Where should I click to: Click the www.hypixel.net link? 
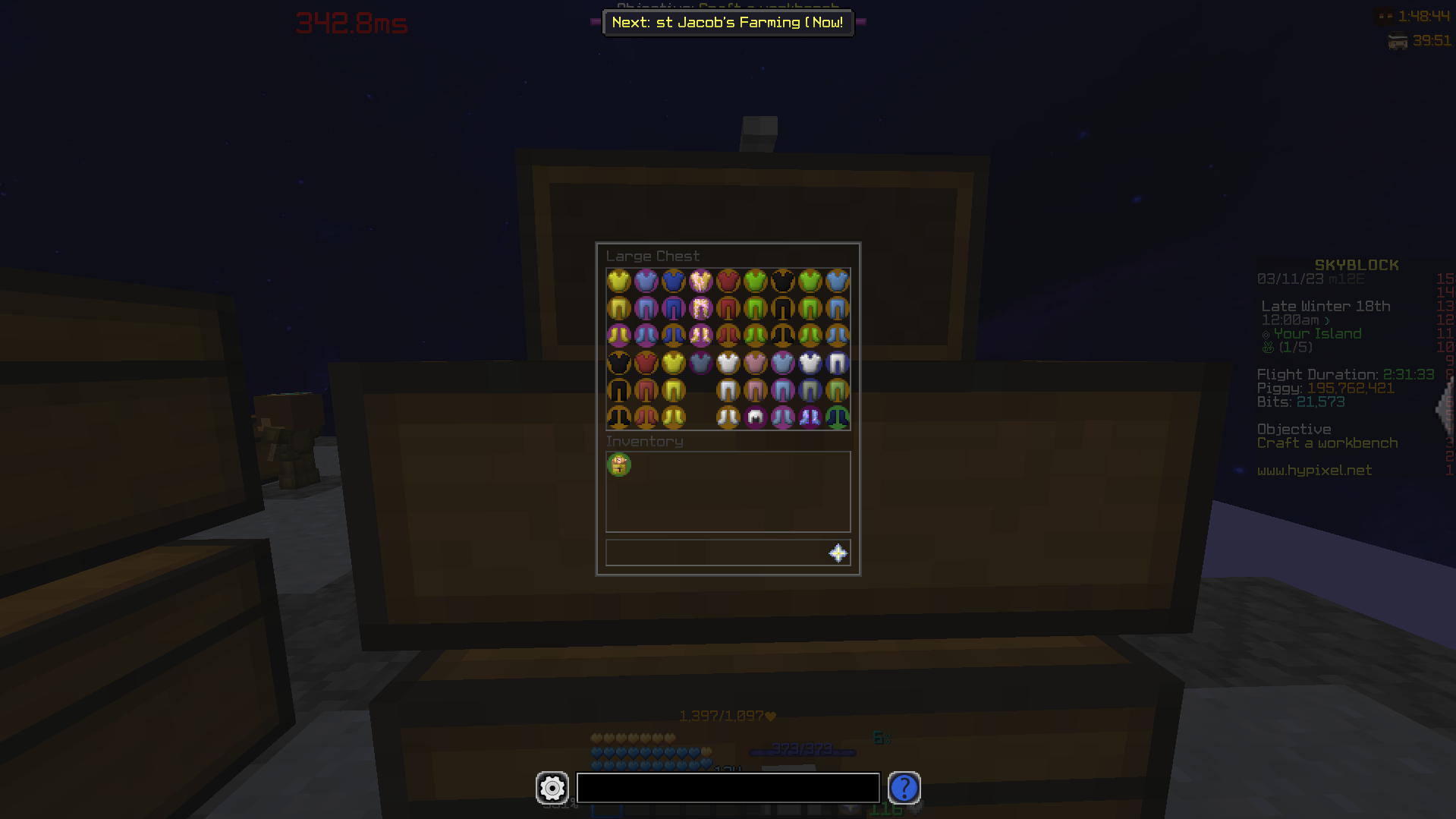(1315, 471)
